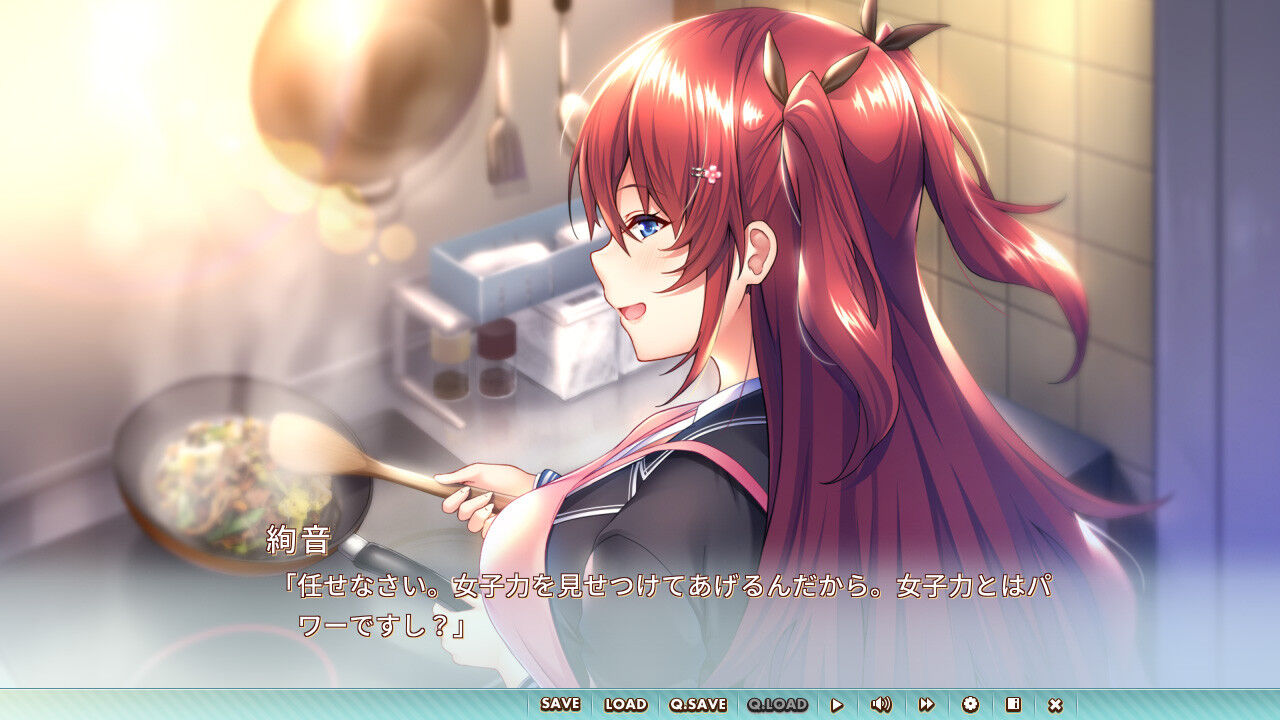Perform a quick save with Q.SAVE

click(x=698, y=703)
